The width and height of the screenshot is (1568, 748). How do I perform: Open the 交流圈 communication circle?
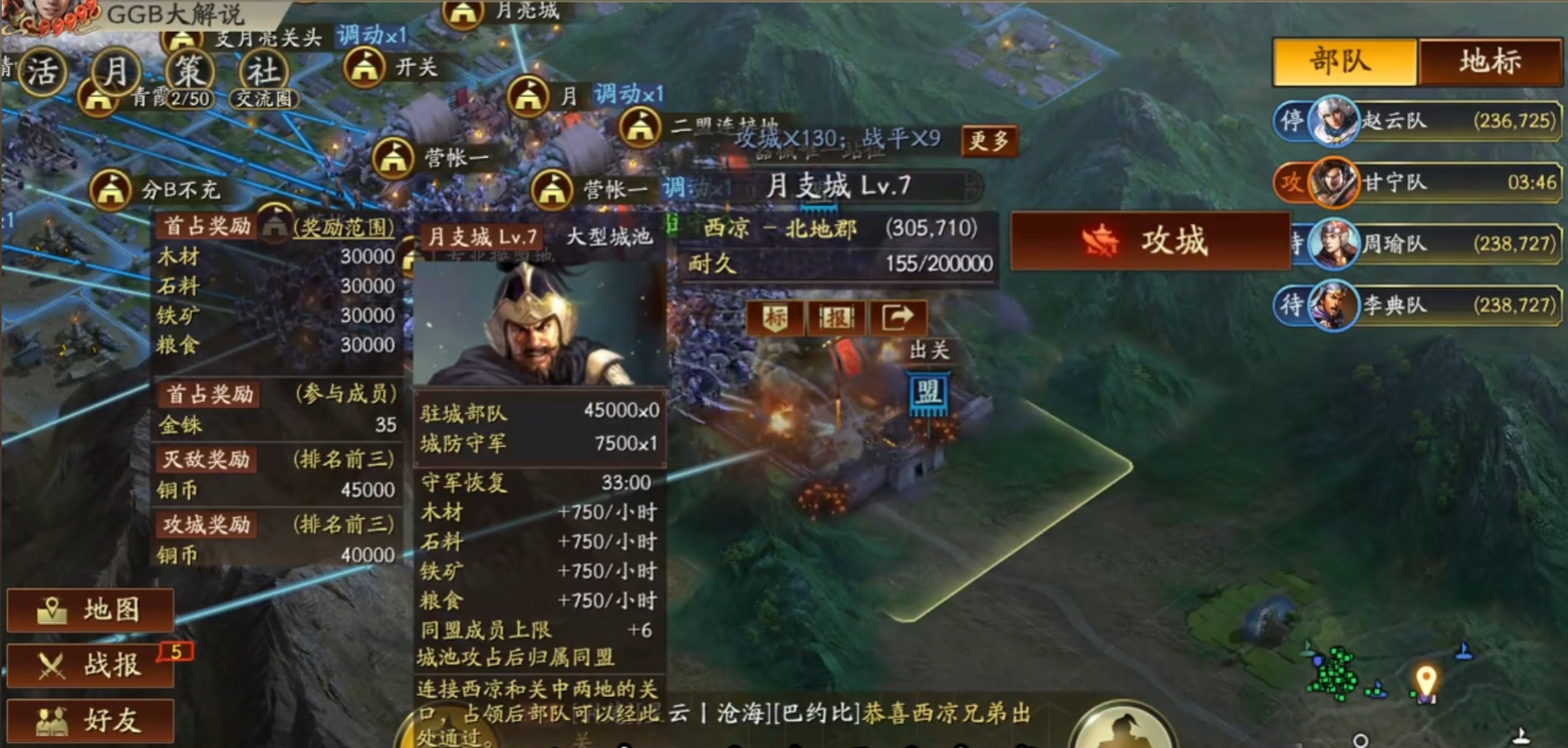point(262,99)
